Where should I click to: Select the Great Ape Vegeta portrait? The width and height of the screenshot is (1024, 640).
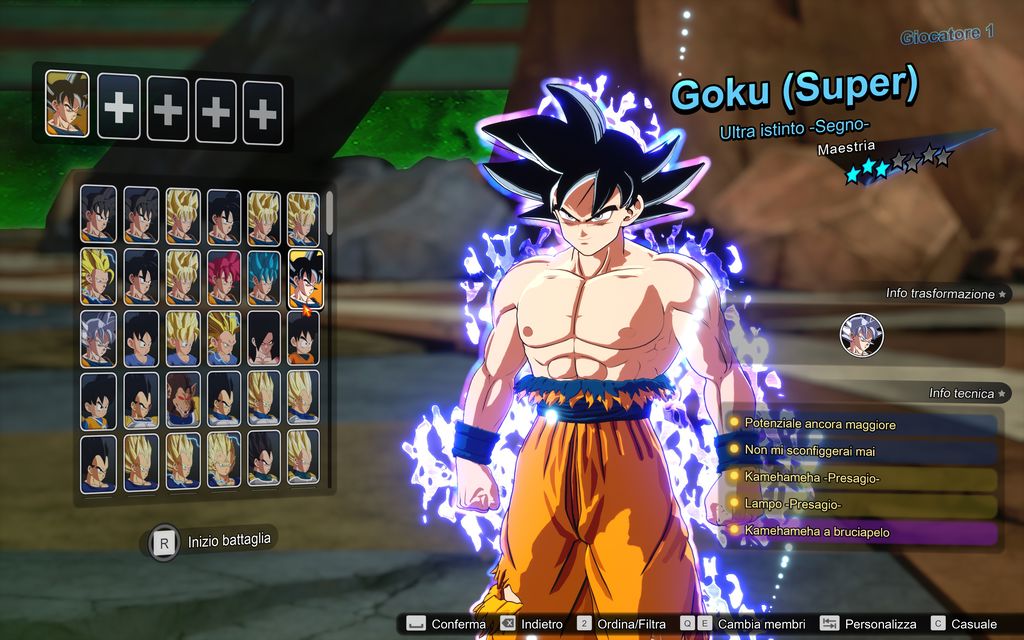tap(182, 399)
